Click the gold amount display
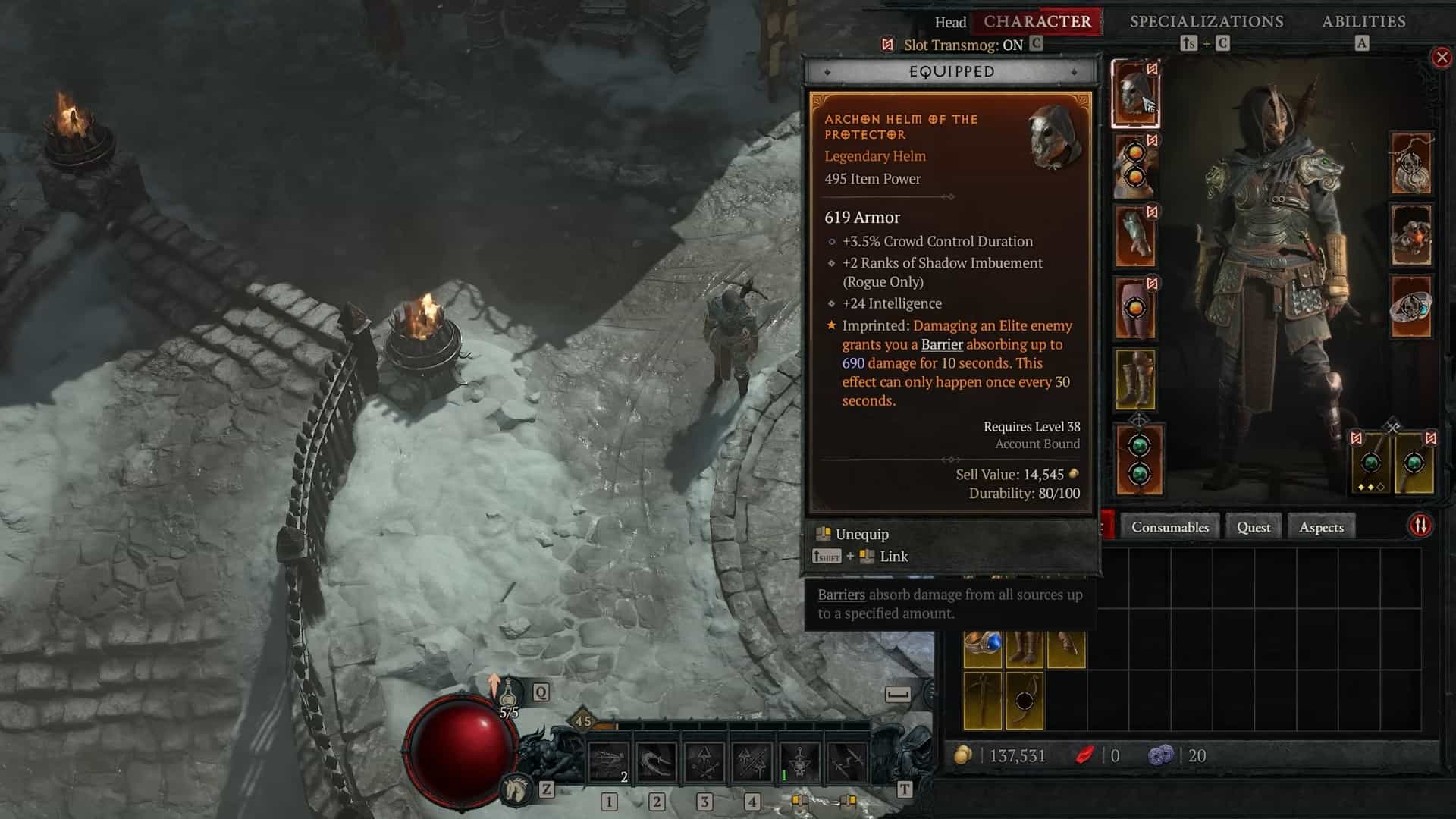Viewport: 1456px width, 819px height. click(1009, 755)
